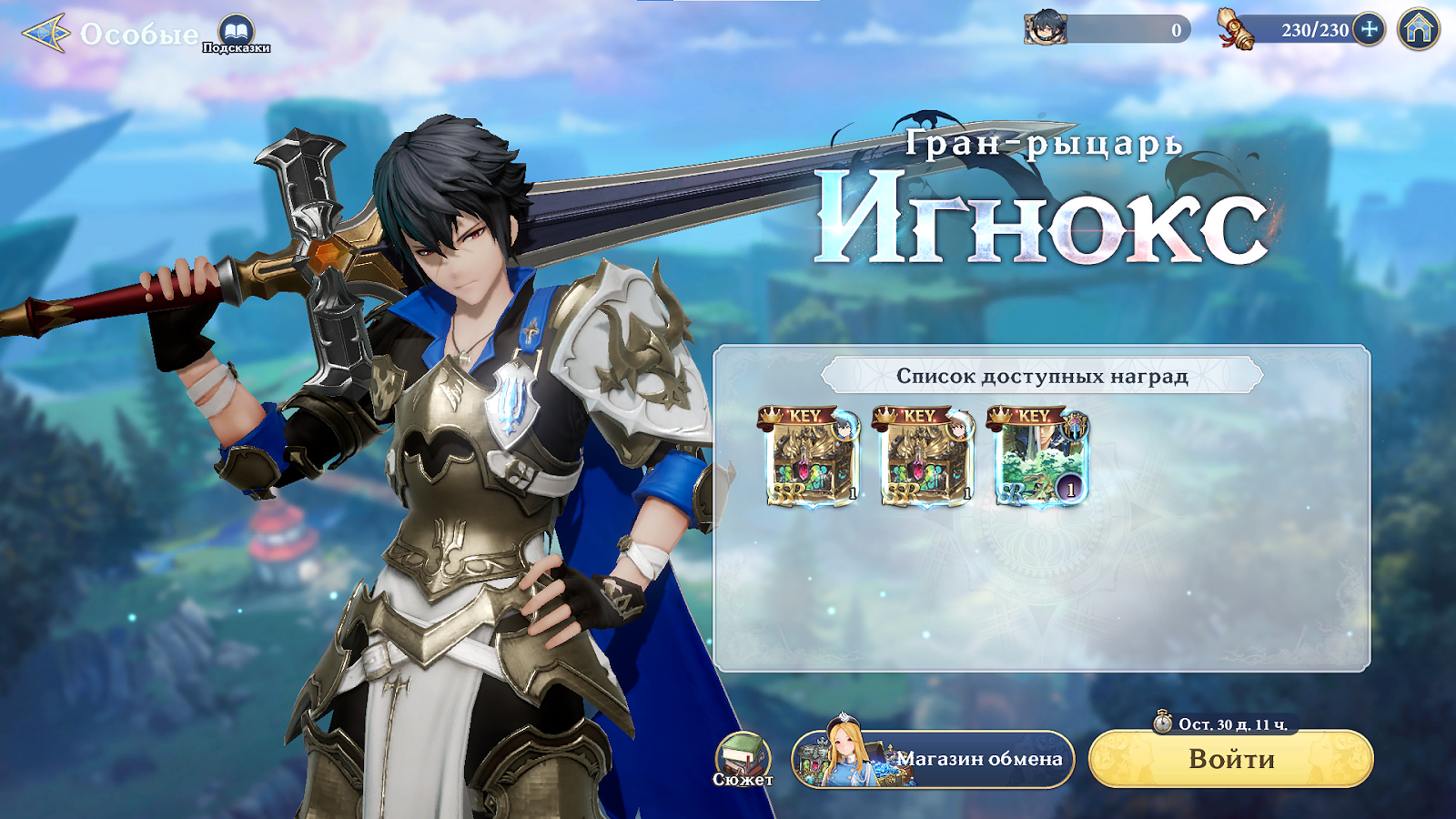This screenshot has height=819, width=1456.
Task: Open the Сюжет story books
Action: 743,759
